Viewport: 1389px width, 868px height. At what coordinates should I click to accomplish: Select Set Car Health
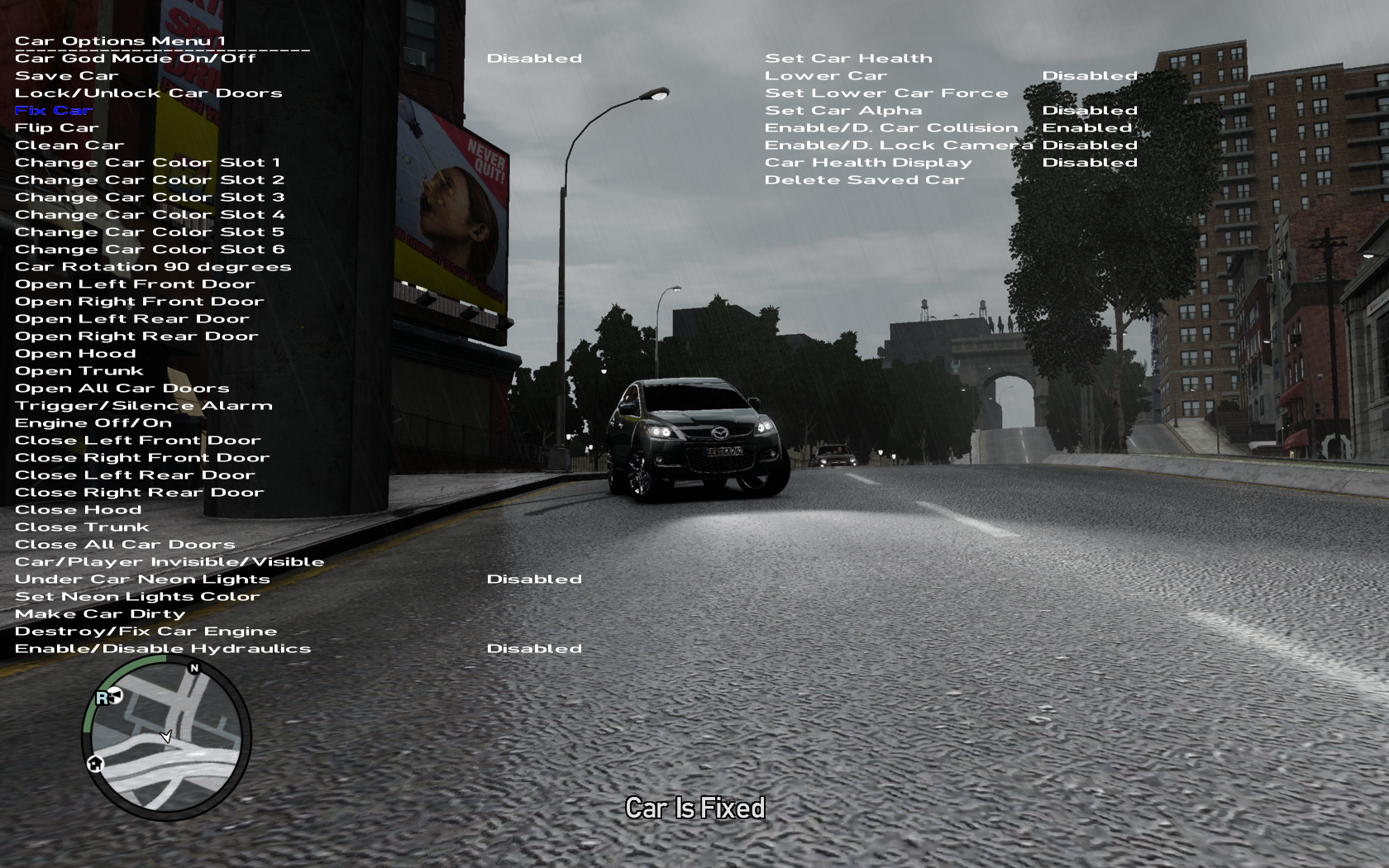(x=848, y=59)
